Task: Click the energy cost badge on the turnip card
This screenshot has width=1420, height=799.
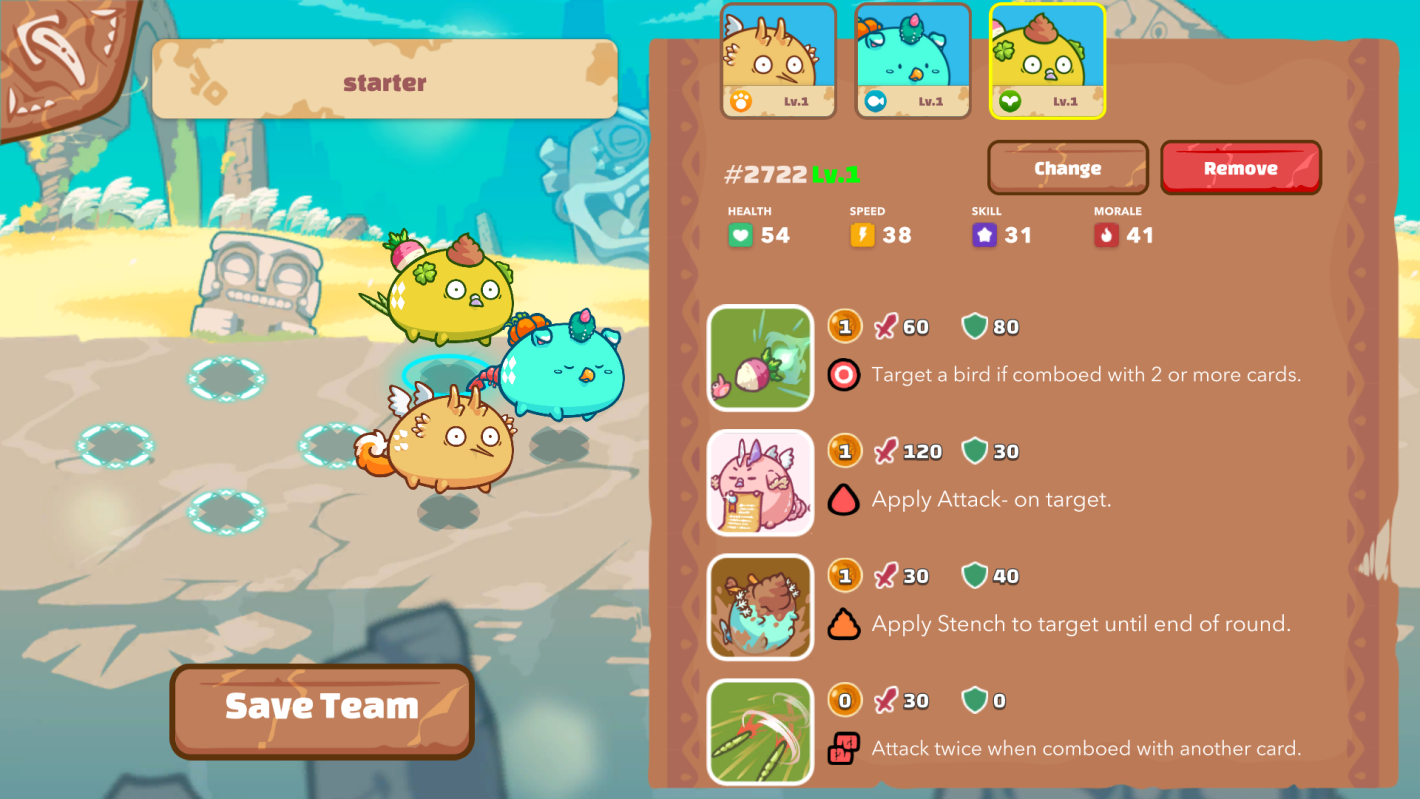Action: tap(845, 326)
